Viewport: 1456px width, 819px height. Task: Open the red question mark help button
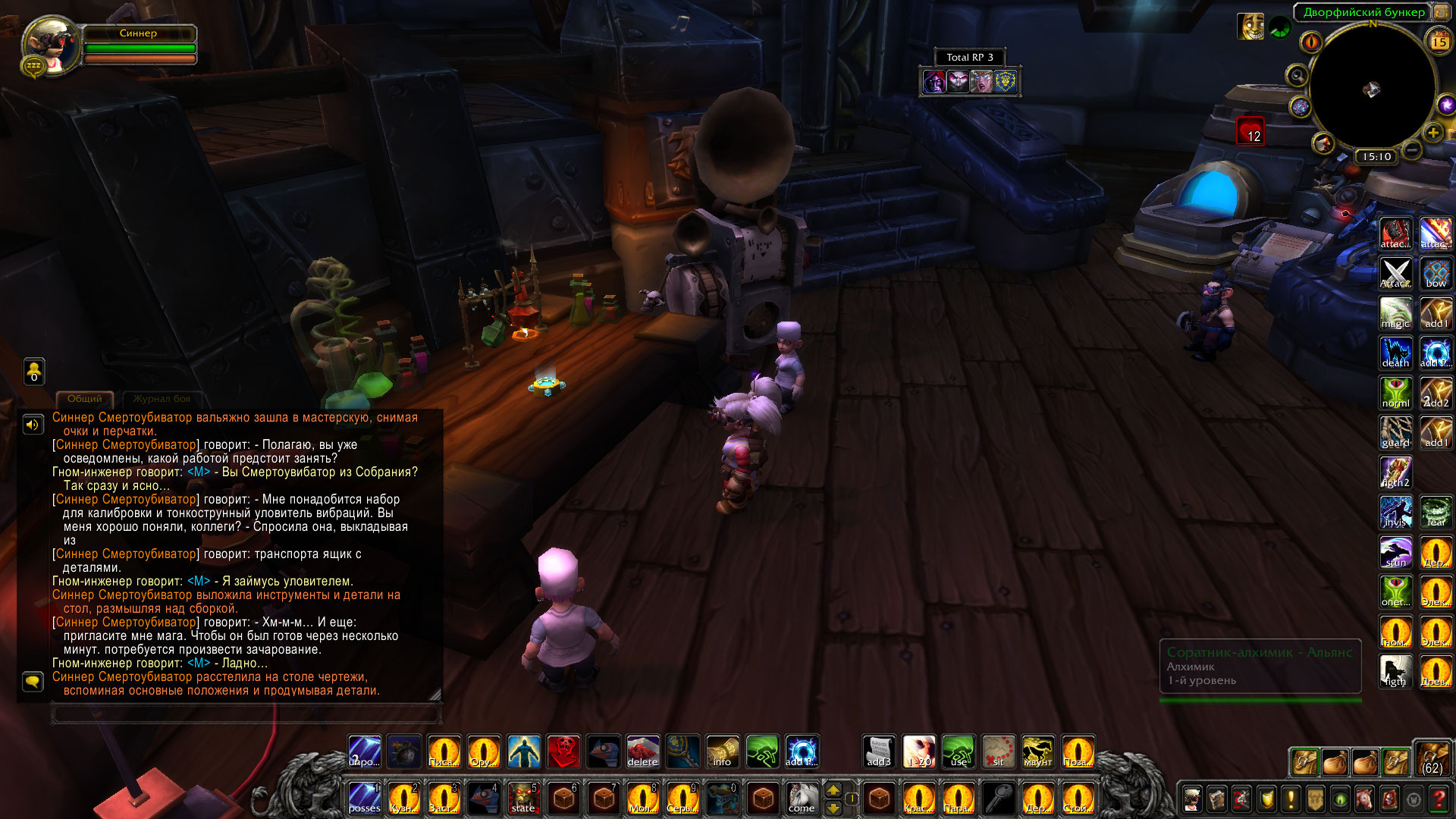tap(1438, 799)
